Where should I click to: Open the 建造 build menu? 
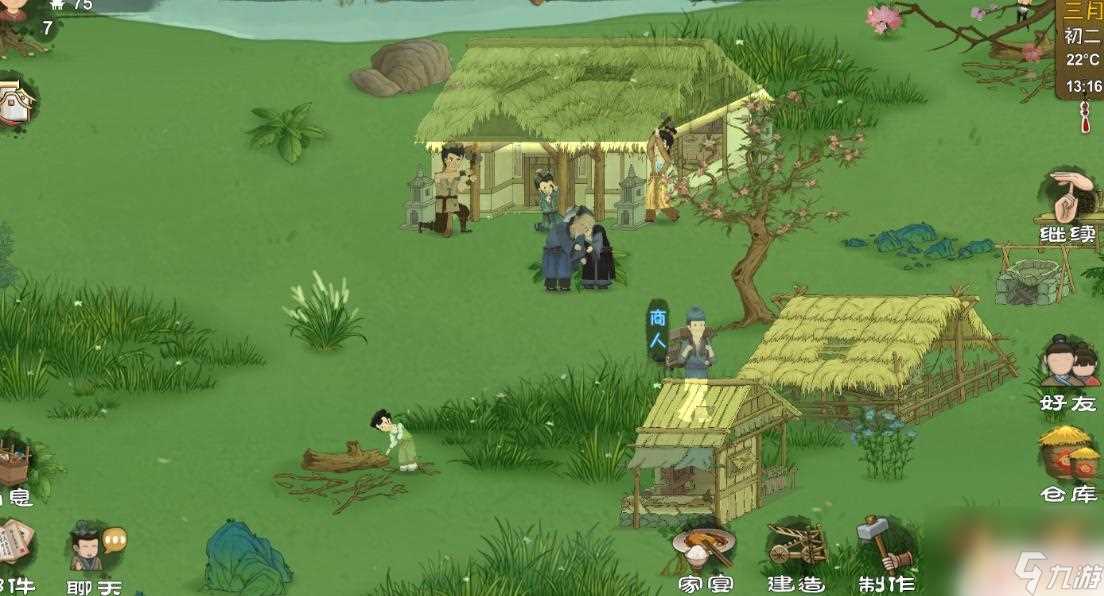[796, 553]
